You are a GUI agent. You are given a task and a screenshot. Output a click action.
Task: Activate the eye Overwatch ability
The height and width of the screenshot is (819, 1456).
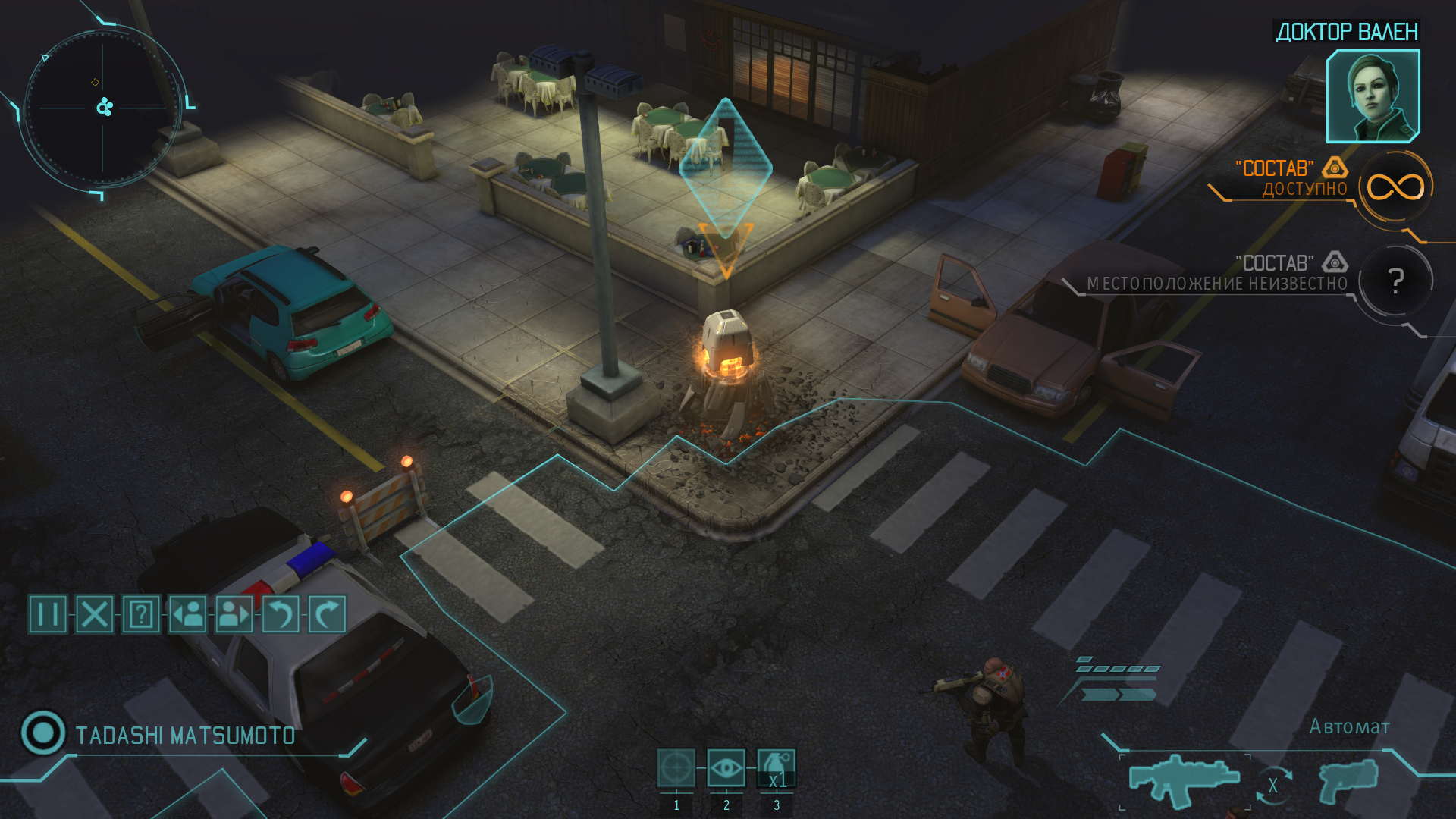[726, 768]
